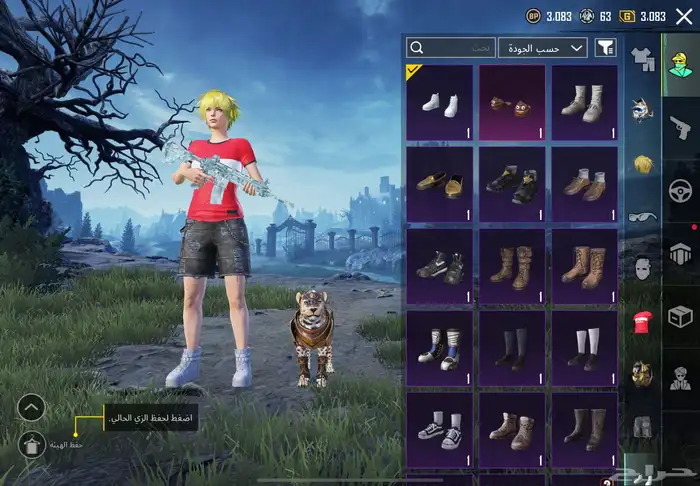This screenshot has height=486, width=700.
Task: Select the blue striped socks shoes slot
Action: pyautogui.click(x=440, y=347)
